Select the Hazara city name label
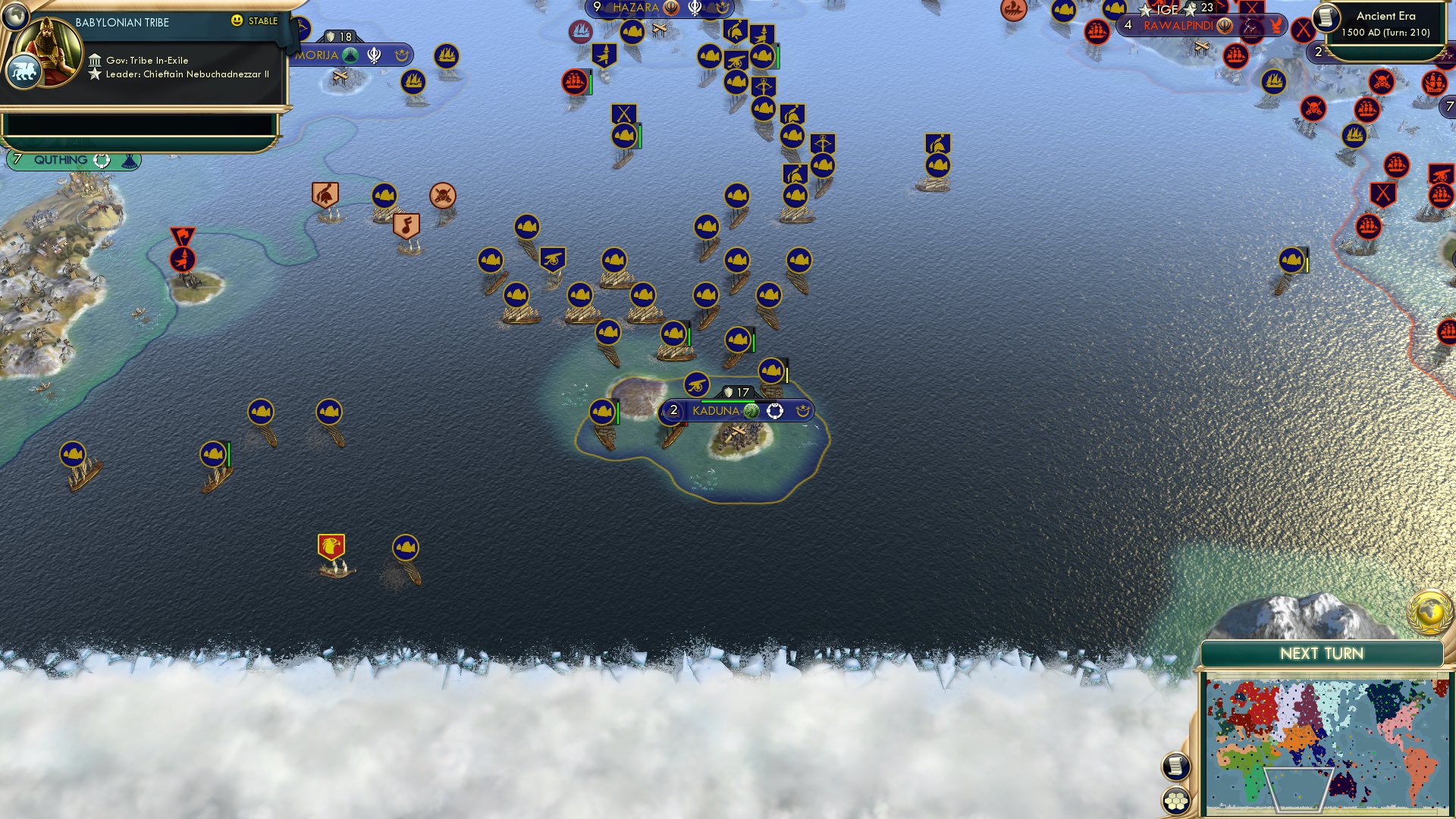Viewport: 1456px width, 819px height. [637, 8]
